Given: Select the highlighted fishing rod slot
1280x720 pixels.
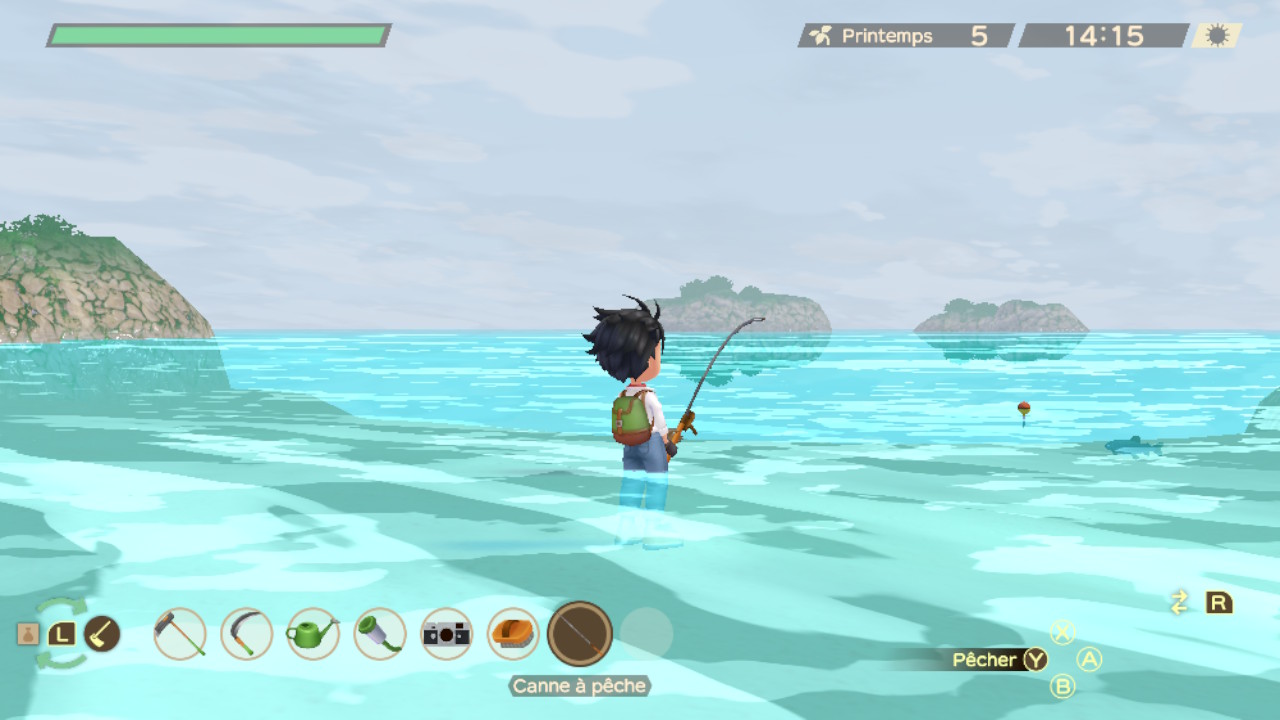Looking at the screenshot, I should point(580,633).
